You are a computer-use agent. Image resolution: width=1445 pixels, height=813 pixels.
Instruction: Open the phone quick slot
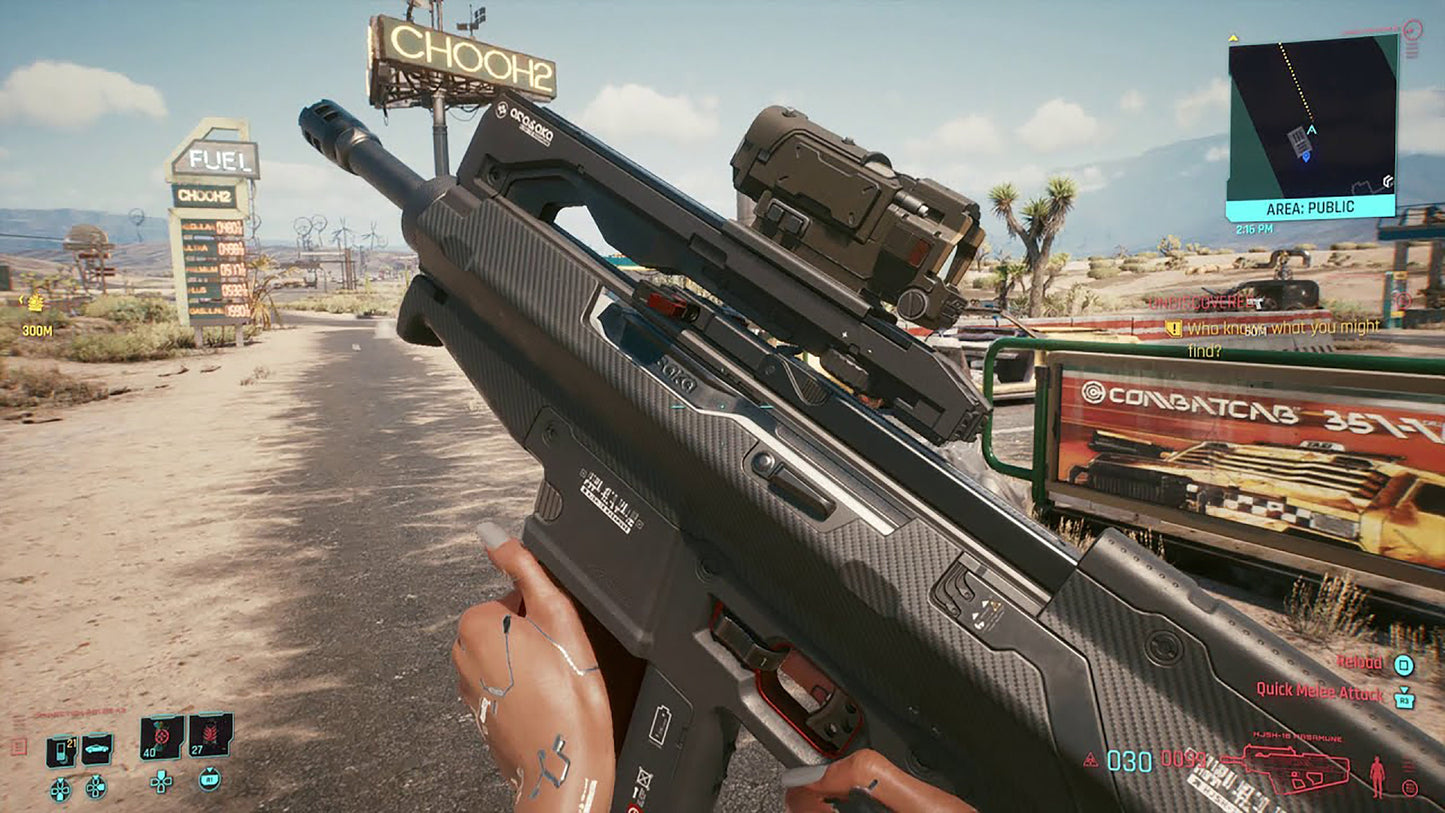[61, 750]
